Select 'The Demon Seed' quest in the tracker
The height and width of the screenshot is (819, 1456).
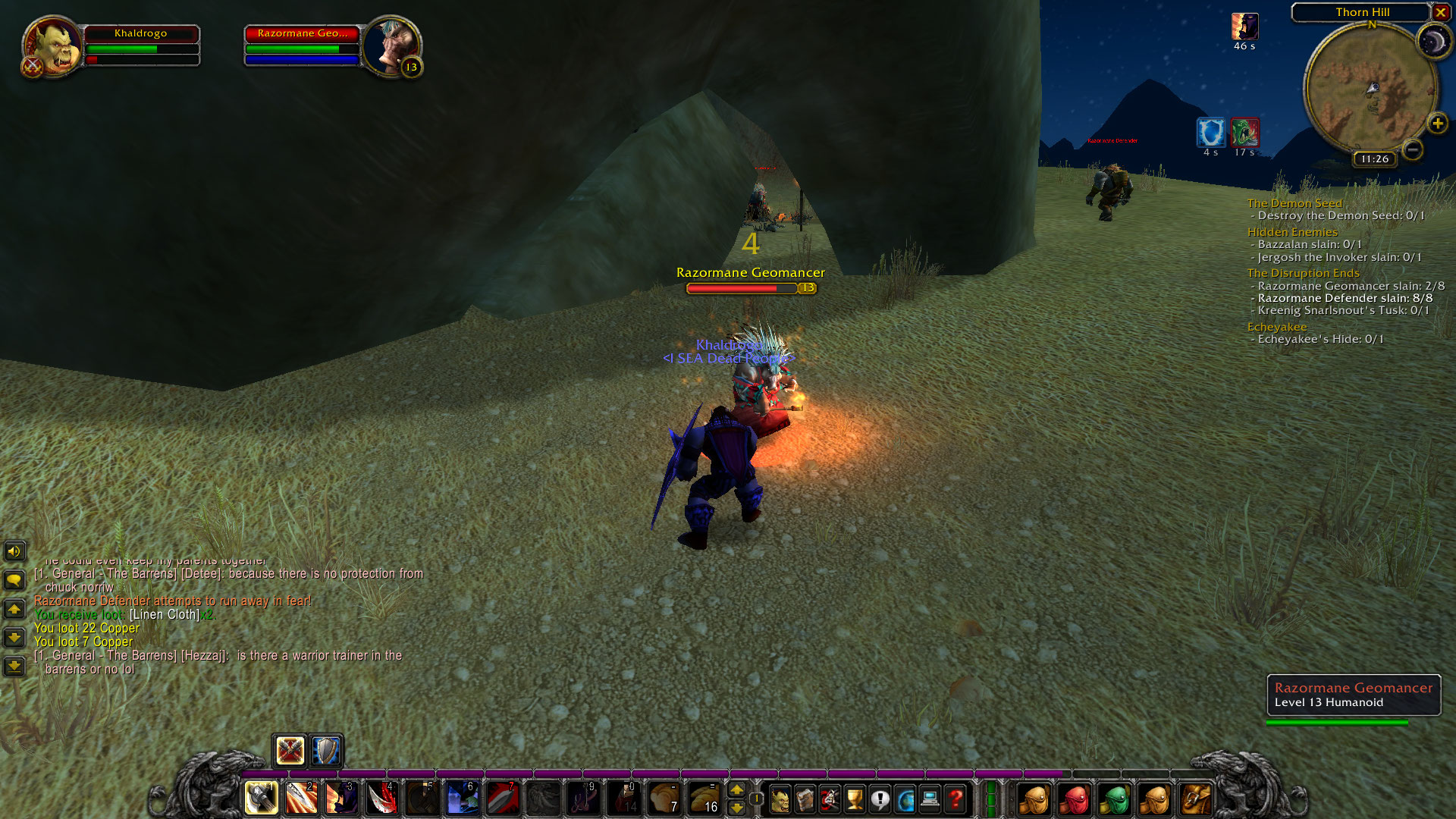(x=1294, y=203)
